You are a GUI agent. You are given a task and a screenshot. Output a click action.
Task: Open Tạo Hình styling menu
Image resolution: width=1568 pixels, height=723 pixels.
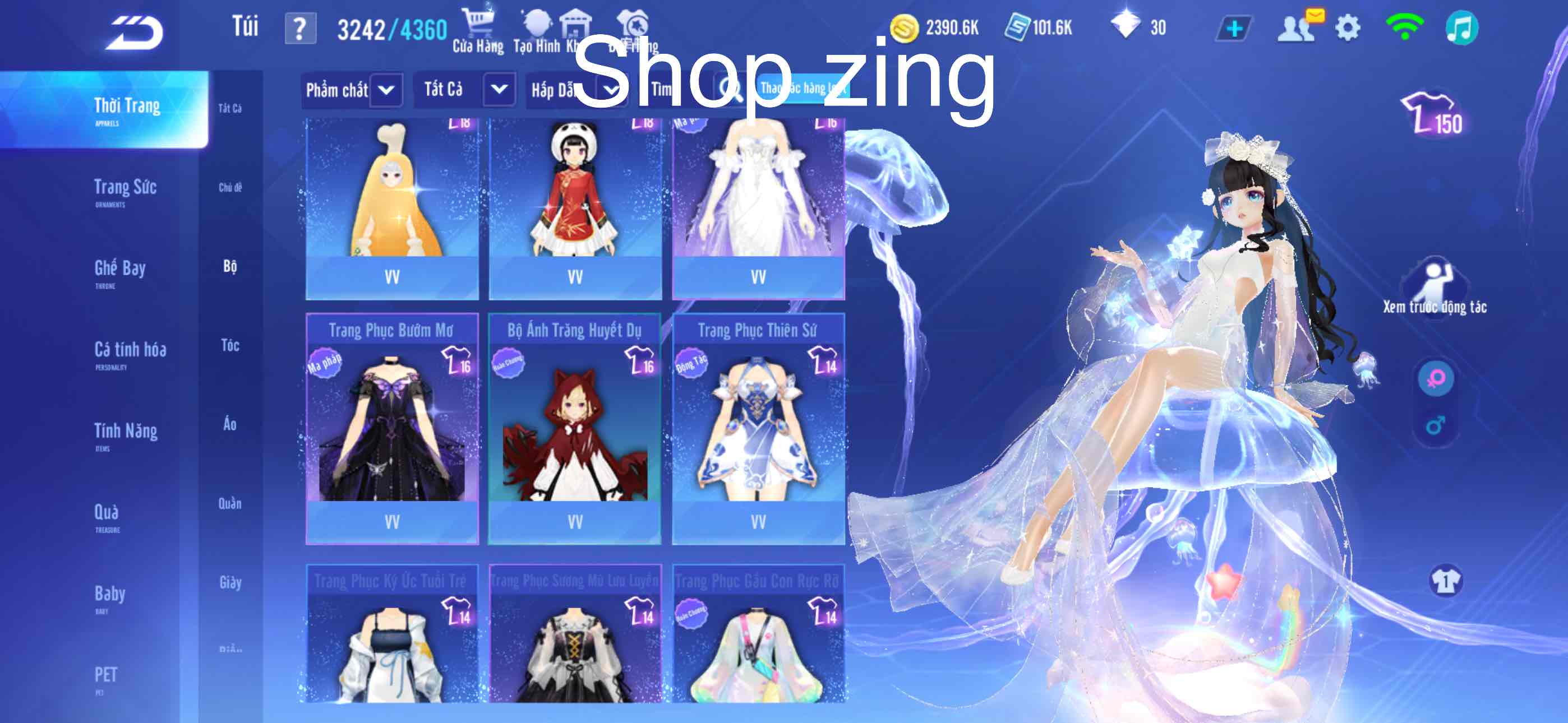point(536,30)
